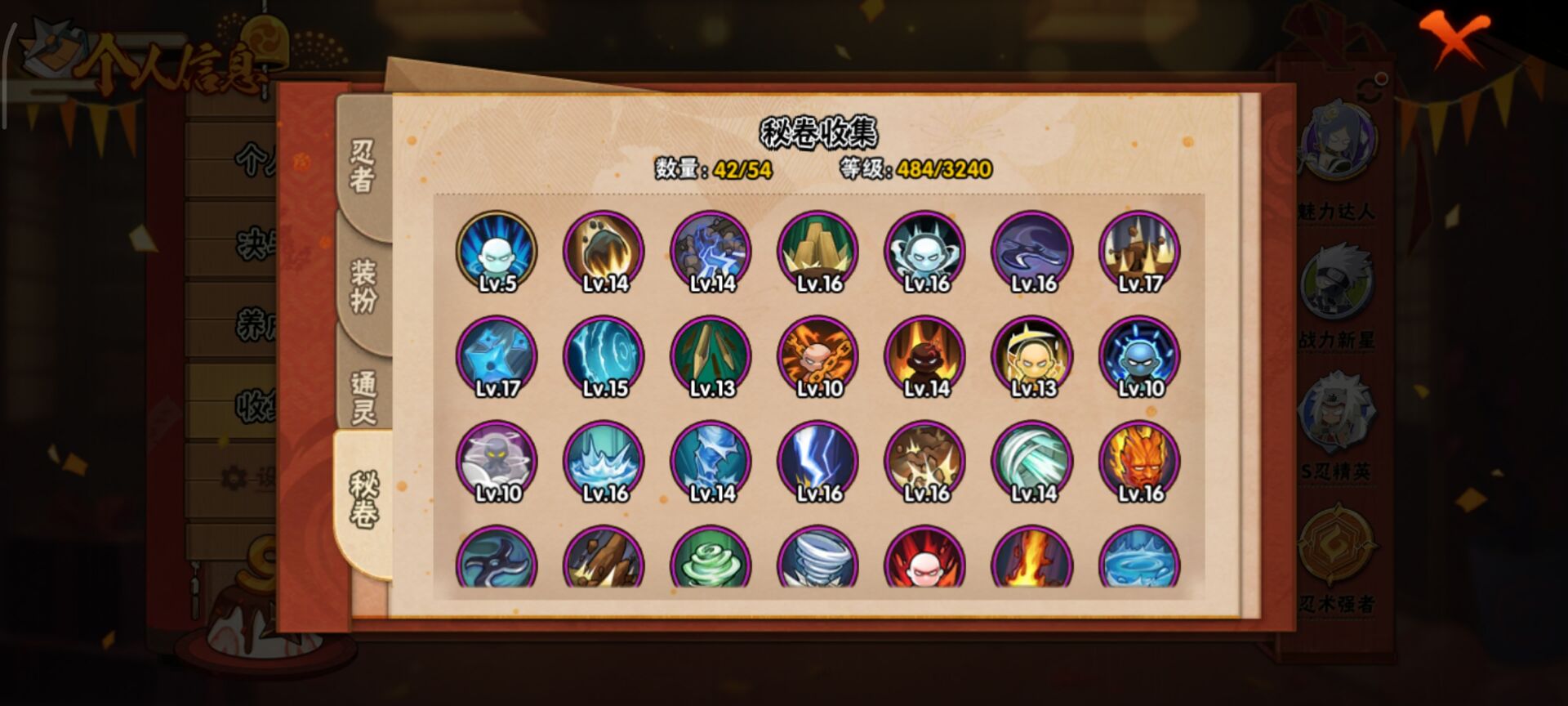Close the personal info panel
Image resolution: width=1568 pixels, height=706 pixels.
[1453, 38]
